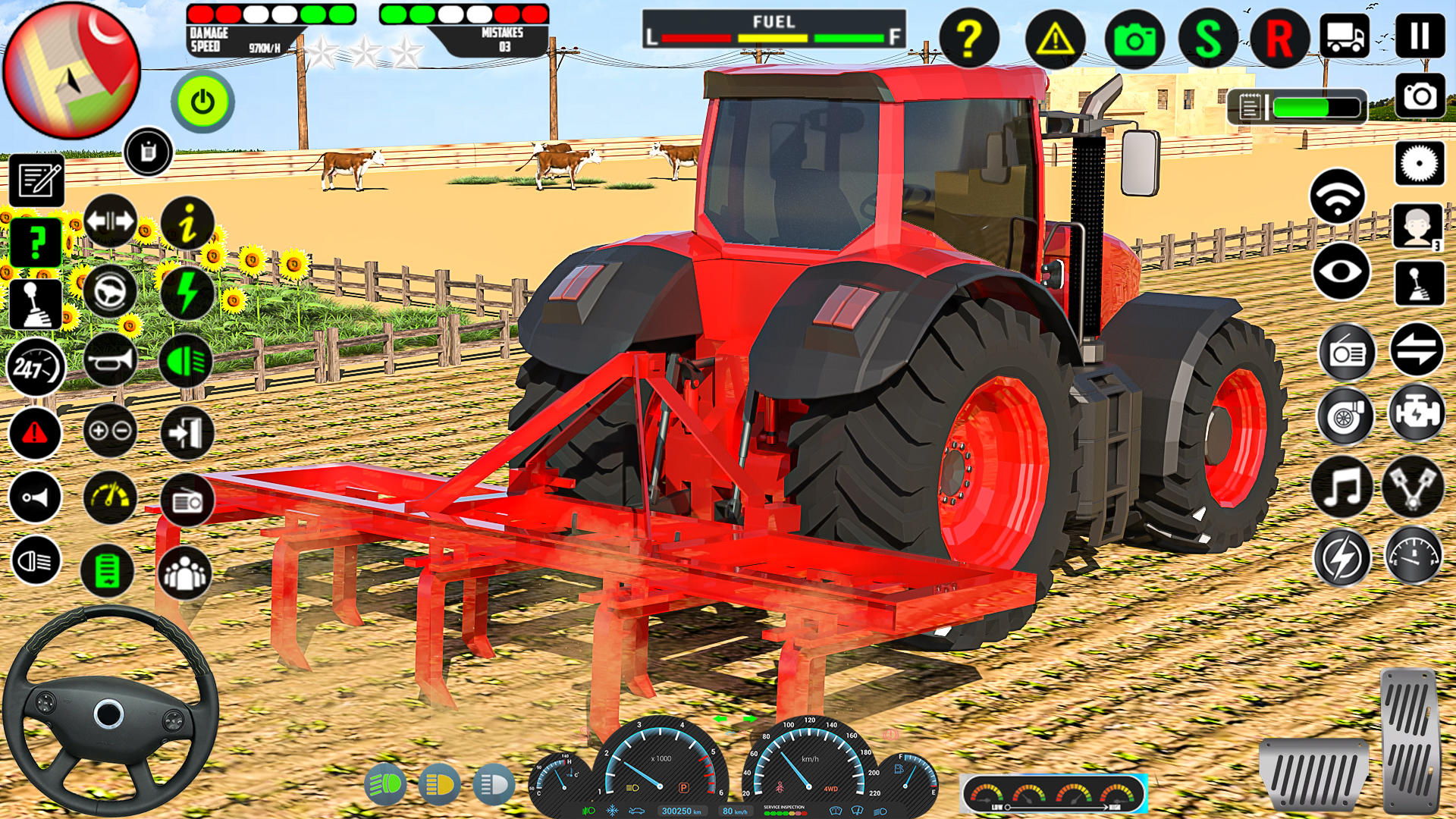The height and width of the screenshot is (819, 1456).
Task: Select the turbo charger icon
Action: click(1346, 416)
